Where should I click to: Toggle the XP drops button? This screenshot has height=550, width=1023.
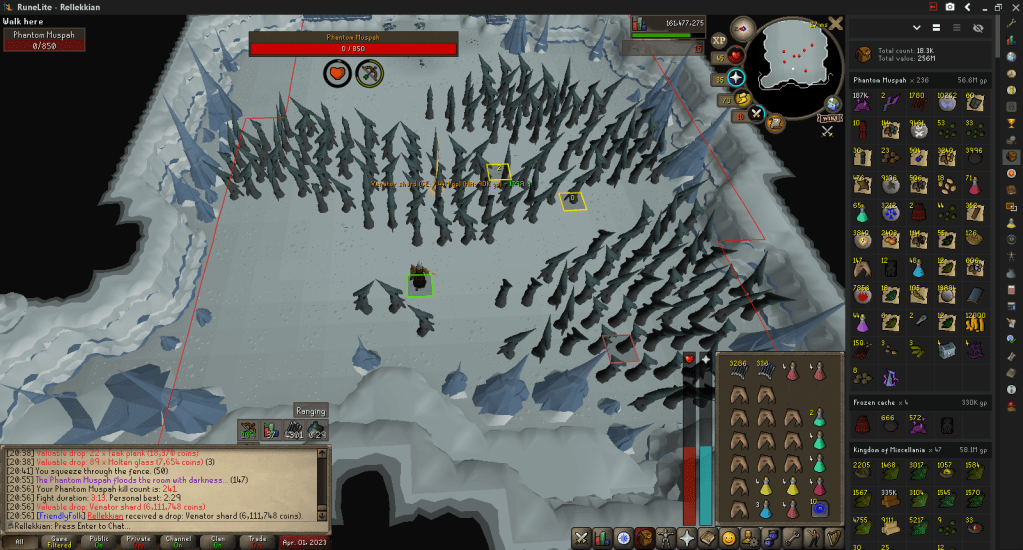(x=718, y=42)
